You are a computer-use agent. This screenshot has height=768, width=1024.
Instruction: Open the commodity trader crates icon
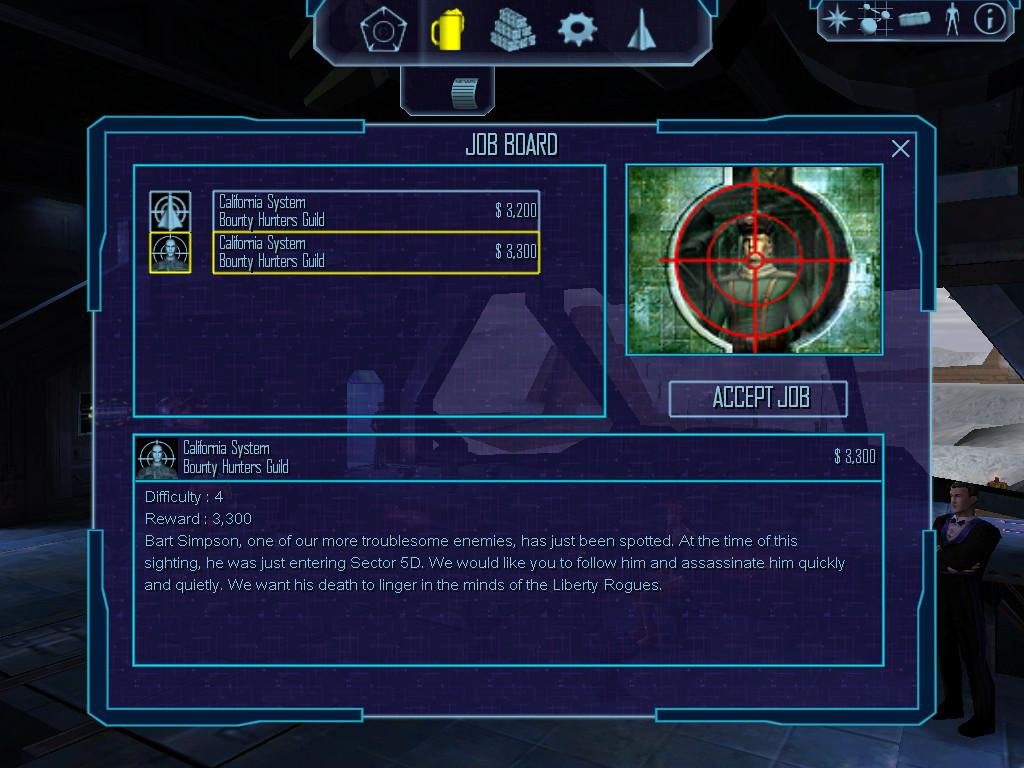512,30
